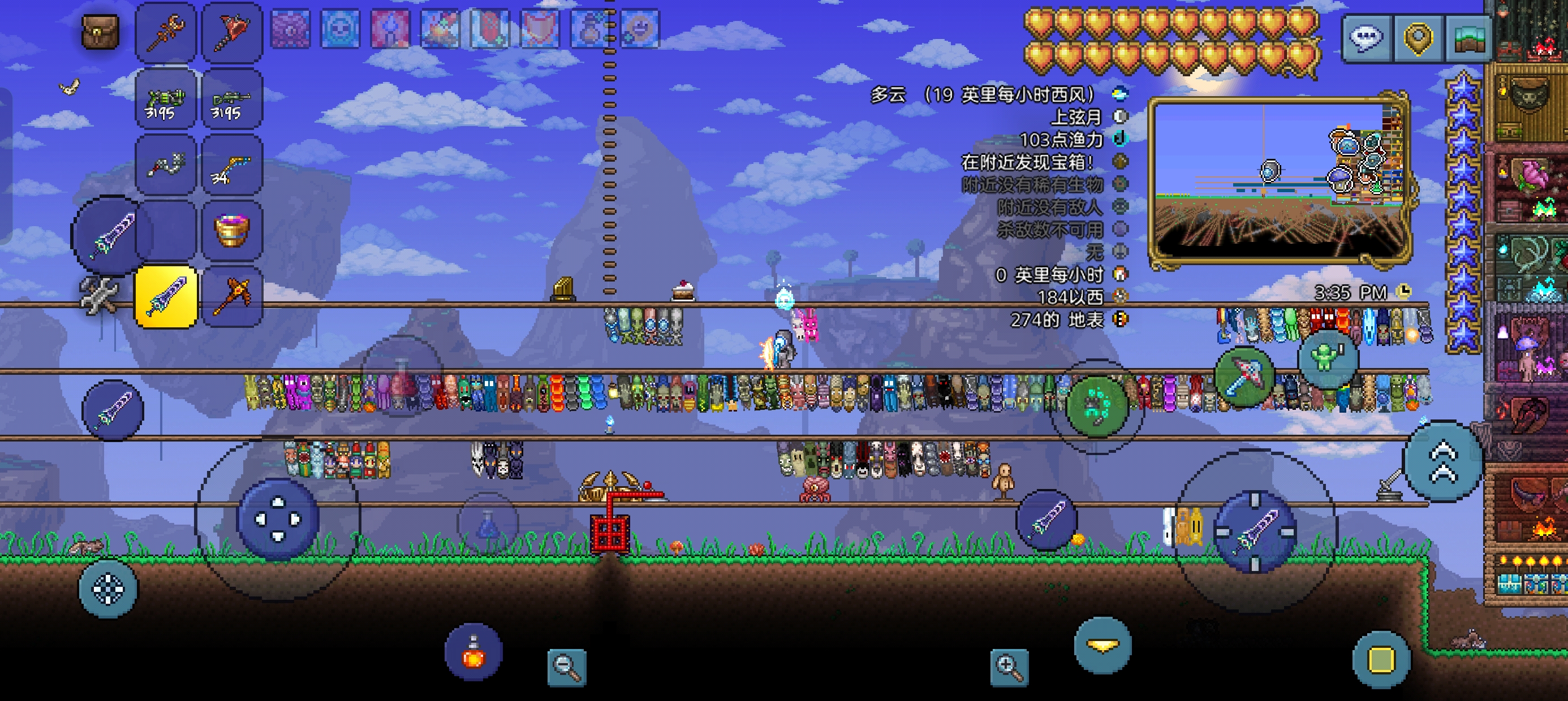Activate the green grappling hook button
1568x701 pixels.
tap(1097, 406)
